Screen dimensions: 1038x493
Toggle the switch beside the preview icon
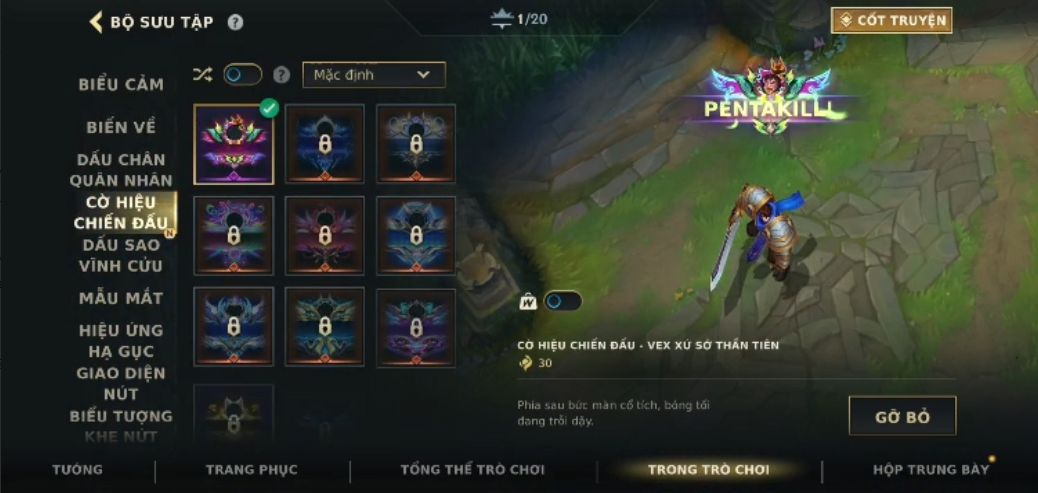pyautogui.click(x=562, y=301)
